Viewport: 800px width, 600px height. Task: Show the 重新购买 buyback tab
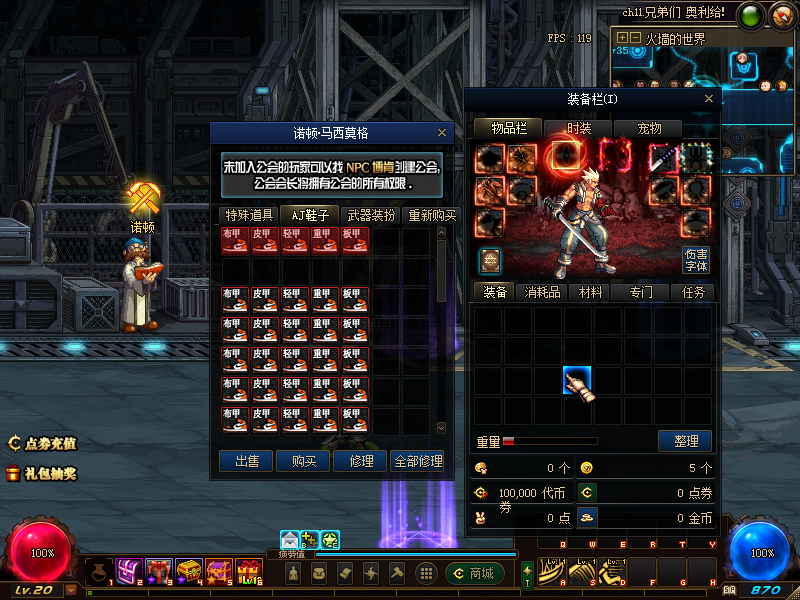pos(431,215)
